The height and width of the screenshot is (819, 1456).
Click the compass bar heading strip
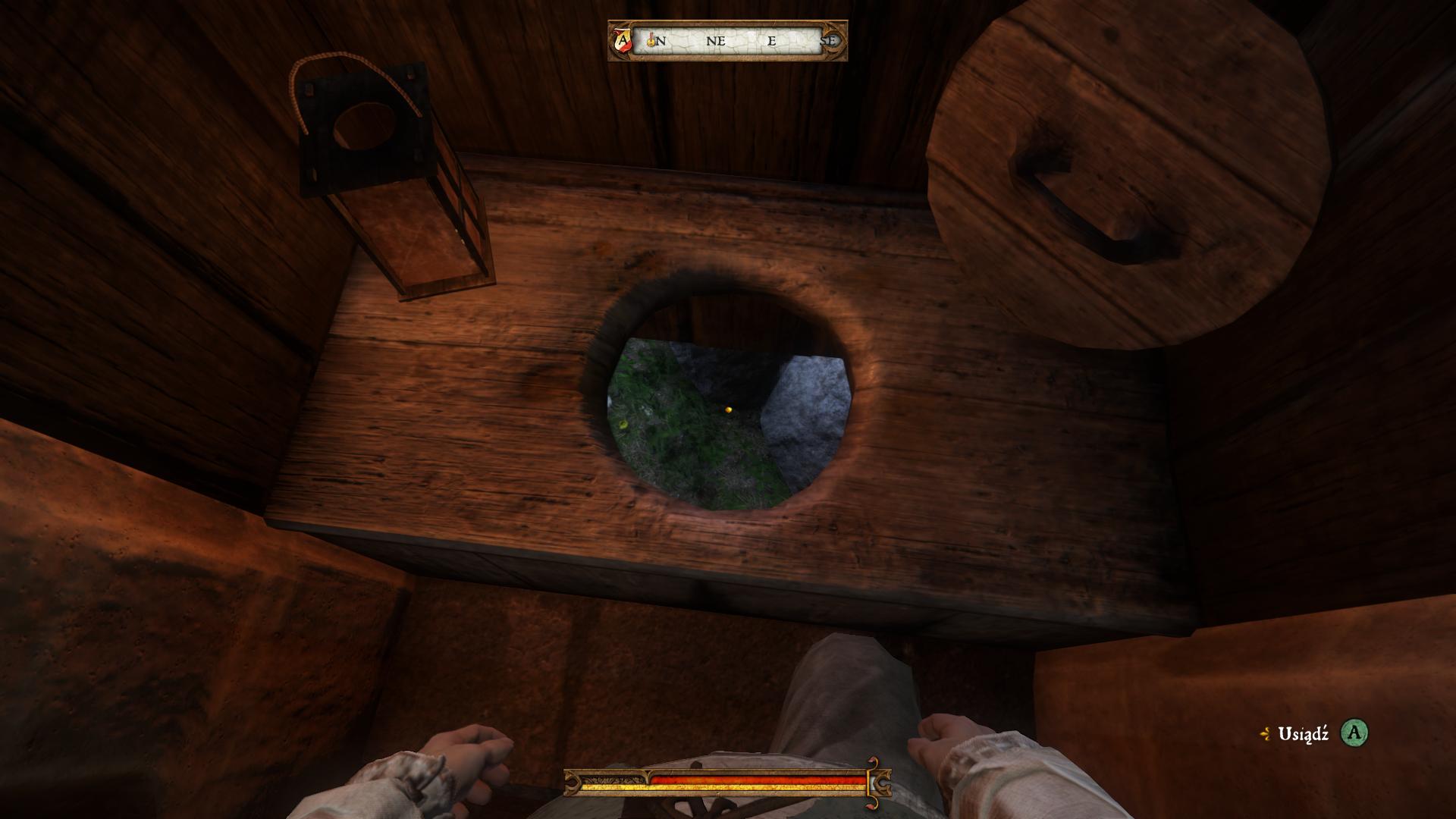728,41
